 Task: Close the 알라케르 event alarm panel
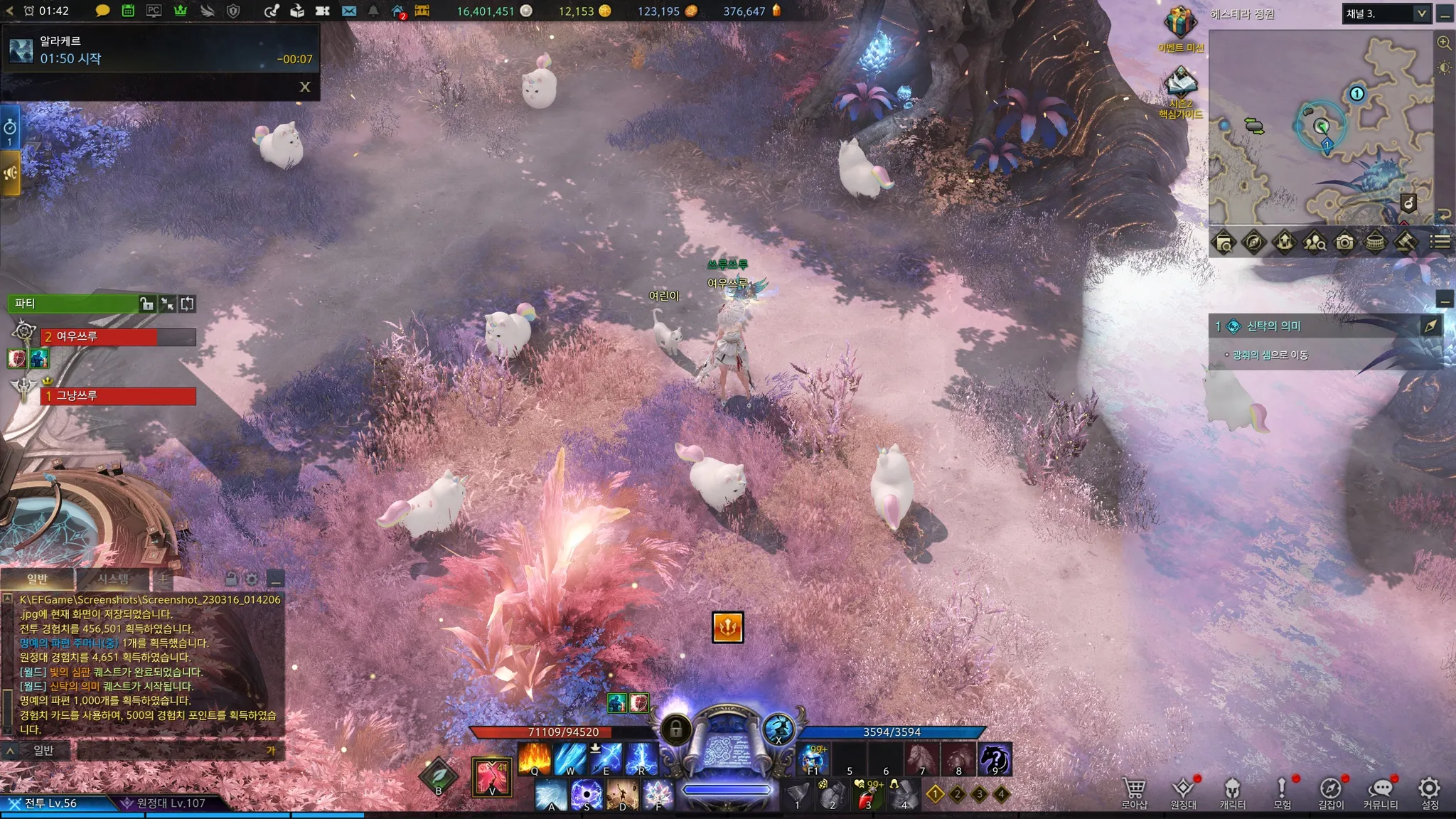coord(305,87)
